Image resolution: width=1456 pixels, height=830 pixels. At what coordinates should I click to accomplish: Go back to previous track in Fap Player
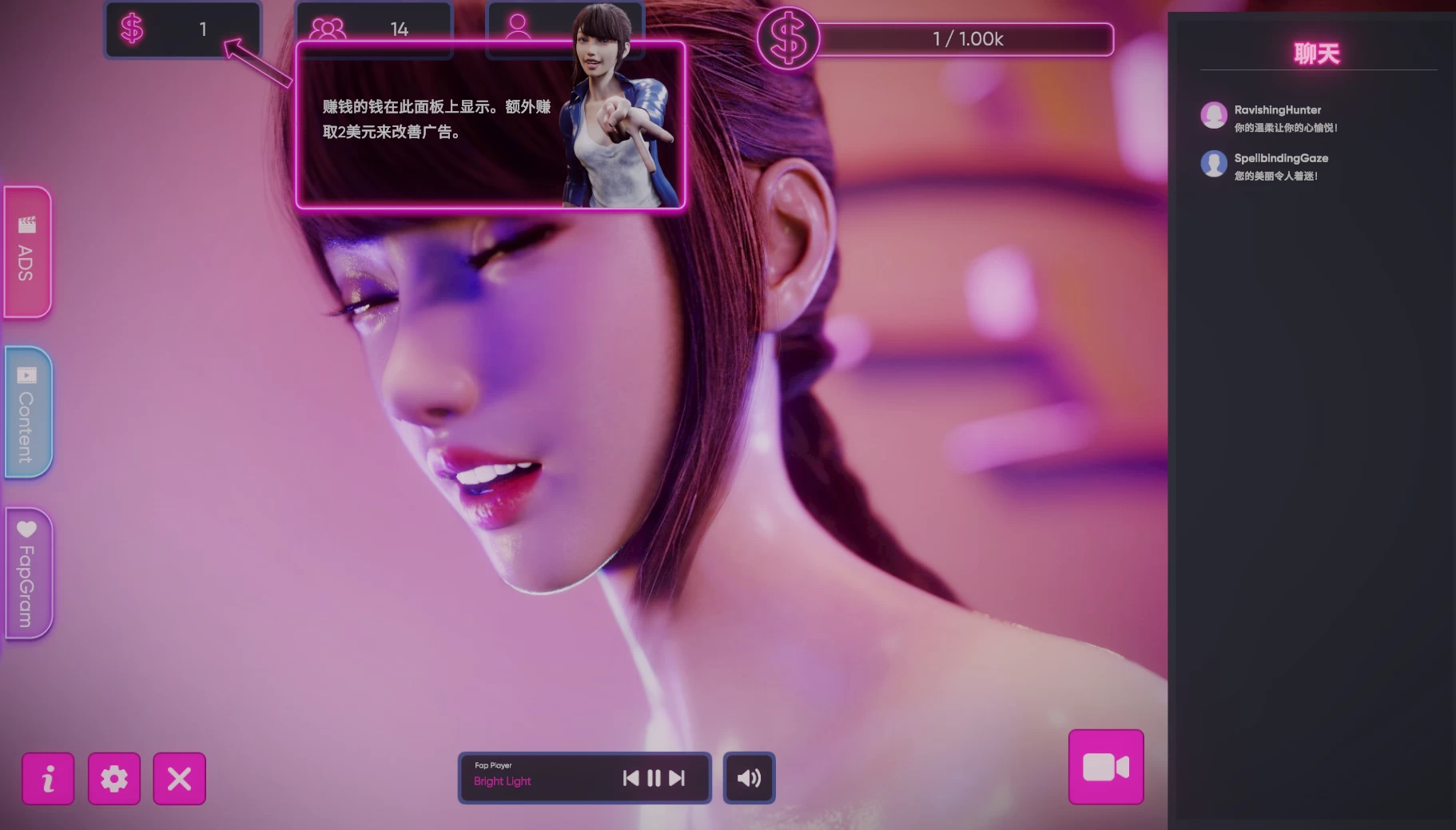pos(631,777)
